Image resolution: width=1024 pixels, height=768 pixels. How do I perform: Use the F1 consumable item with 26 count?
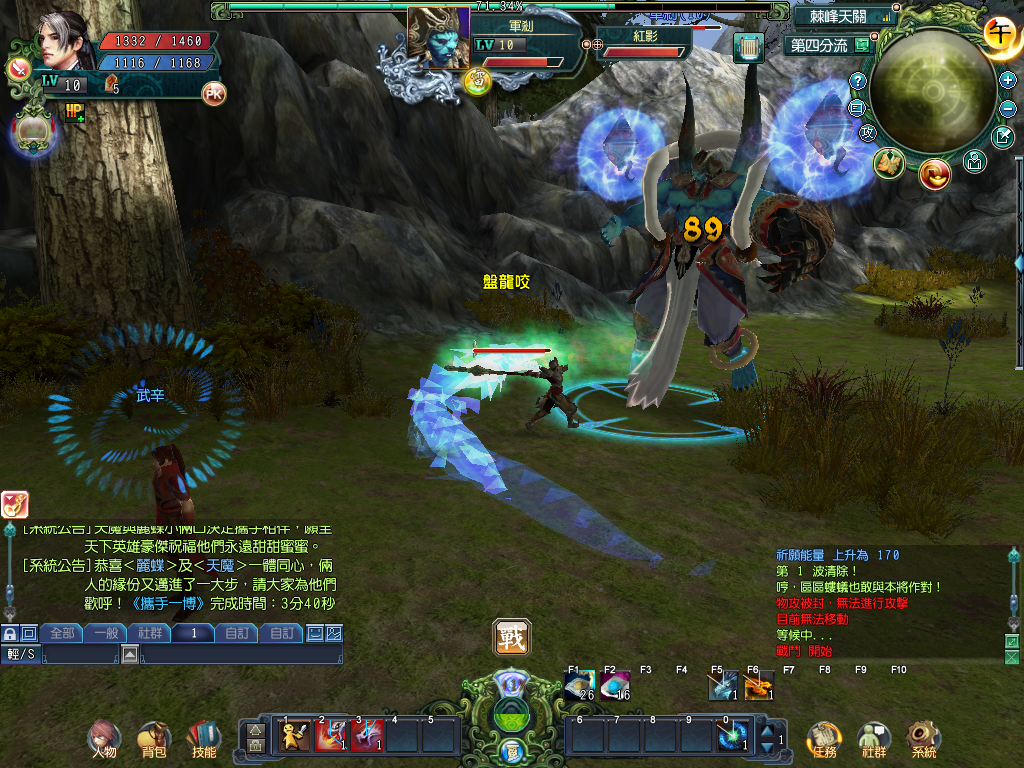point(580,686)
